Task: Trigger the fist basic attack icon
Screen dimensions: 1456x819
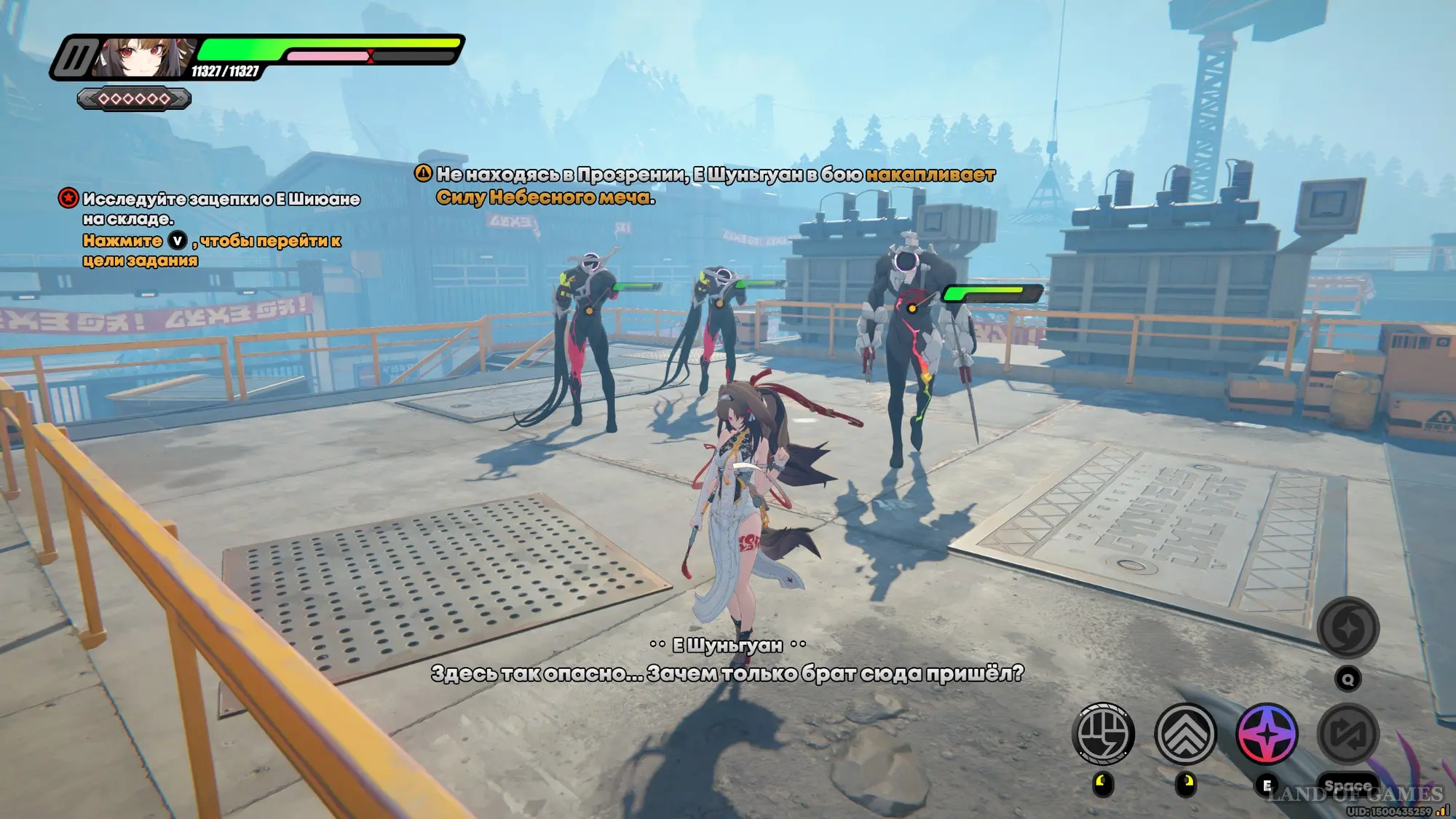Action: (x=1103, y=734)
